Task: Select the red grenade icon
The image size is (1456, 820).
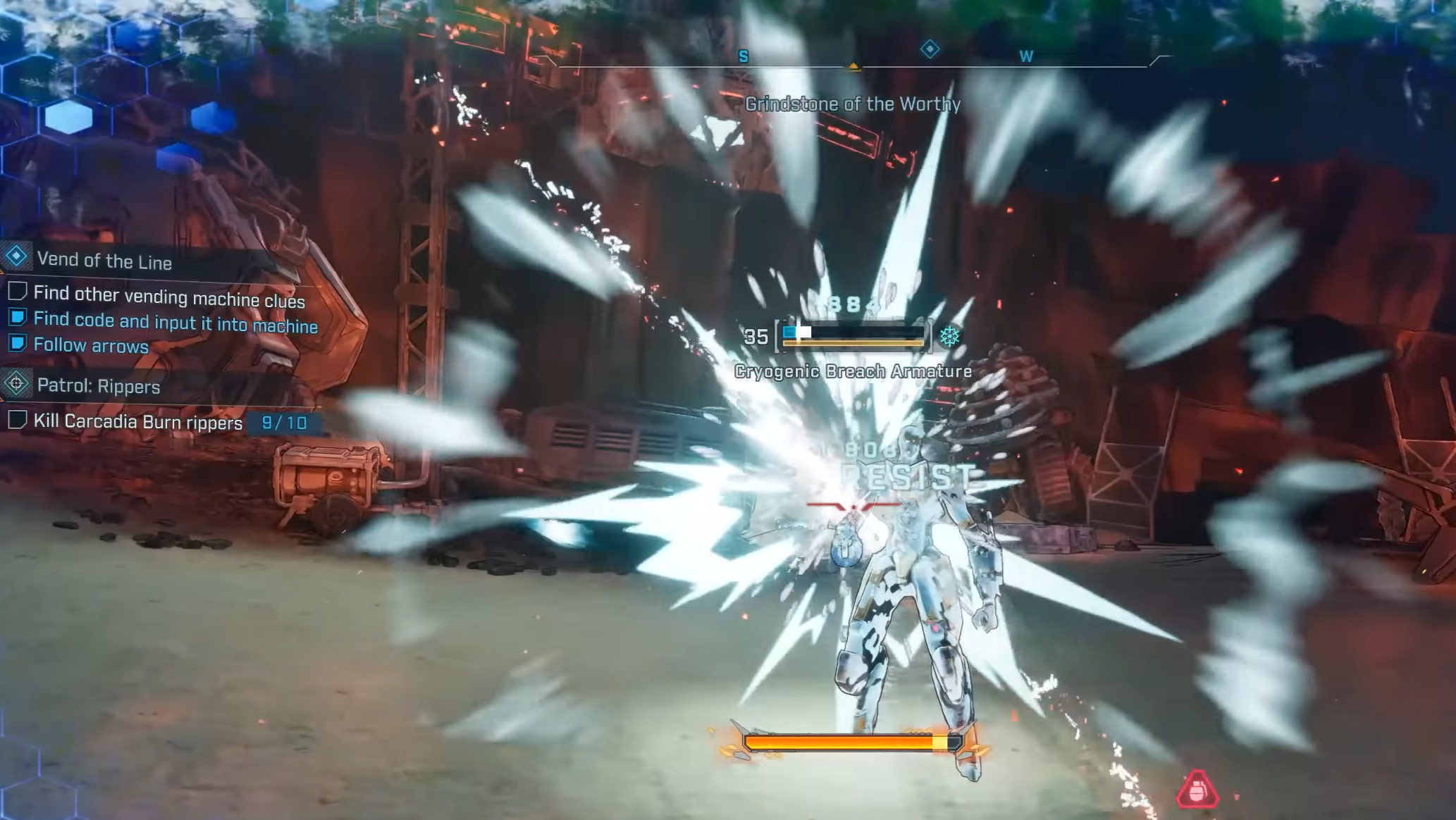Action: pyautogui.click(x=1197, y=788)
